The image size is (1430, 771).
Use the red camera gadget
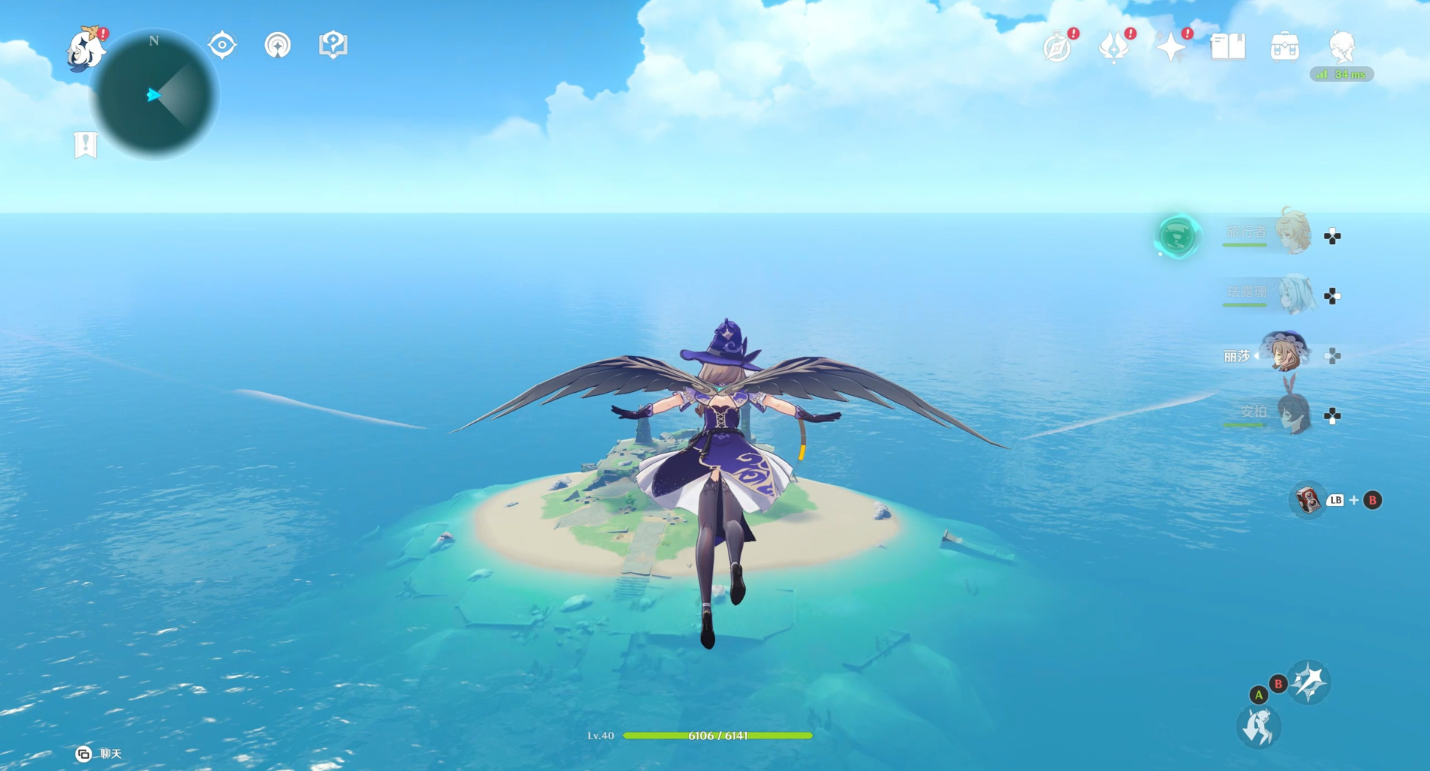point(1307,500)
